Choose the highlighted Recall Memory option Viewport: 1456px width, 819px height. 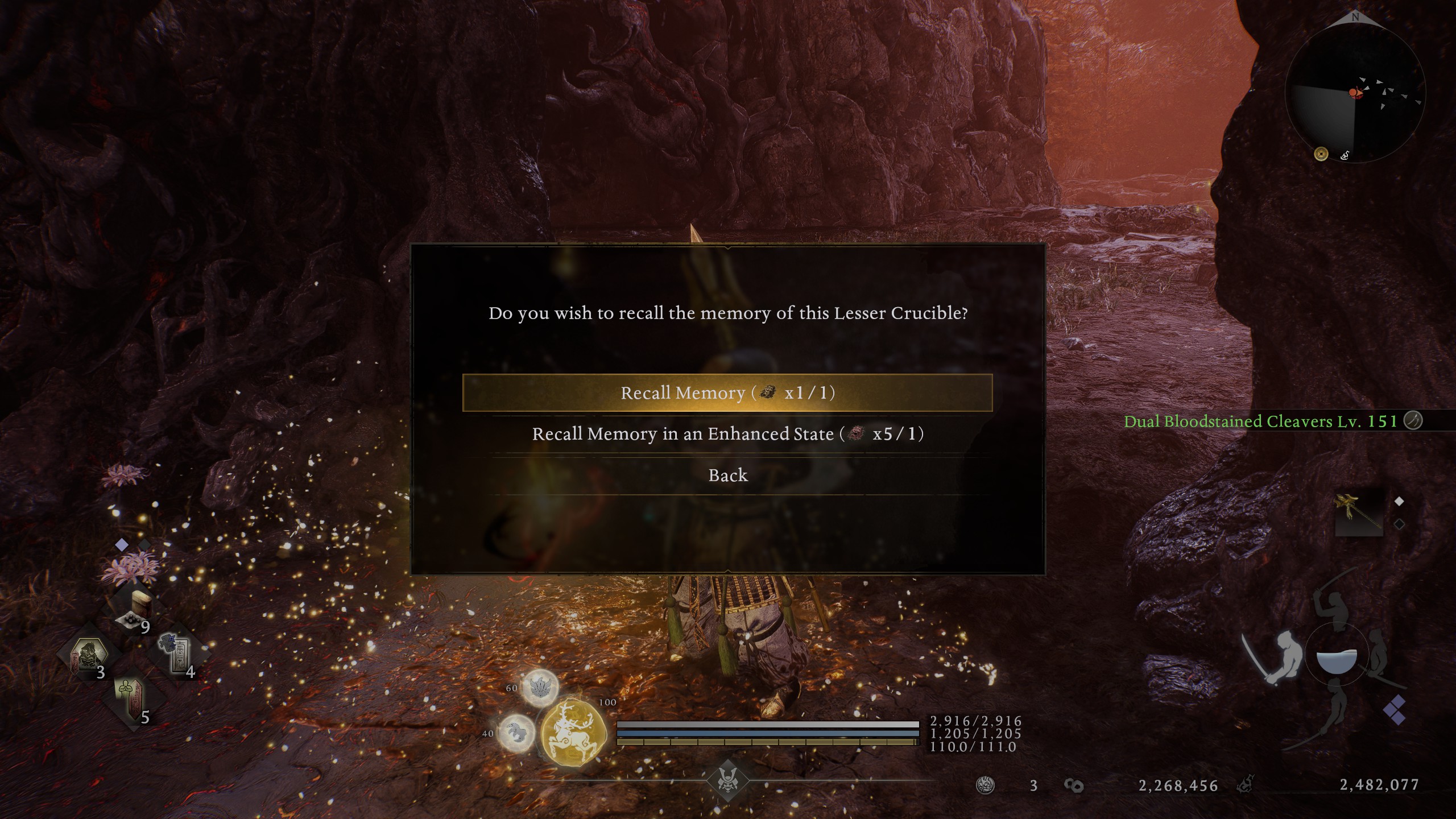tap(727, 393)
